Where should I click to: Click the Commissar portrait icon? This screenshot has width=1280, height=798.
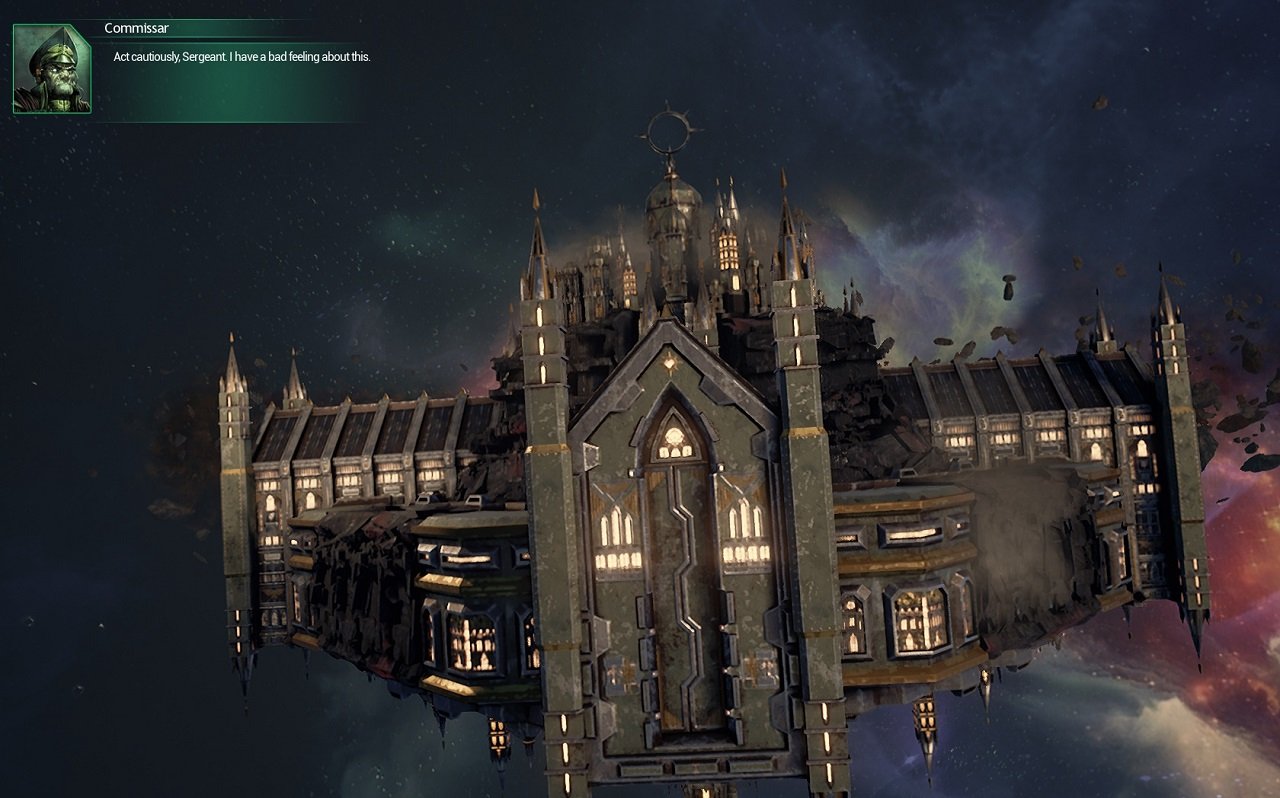coord(51,69)
